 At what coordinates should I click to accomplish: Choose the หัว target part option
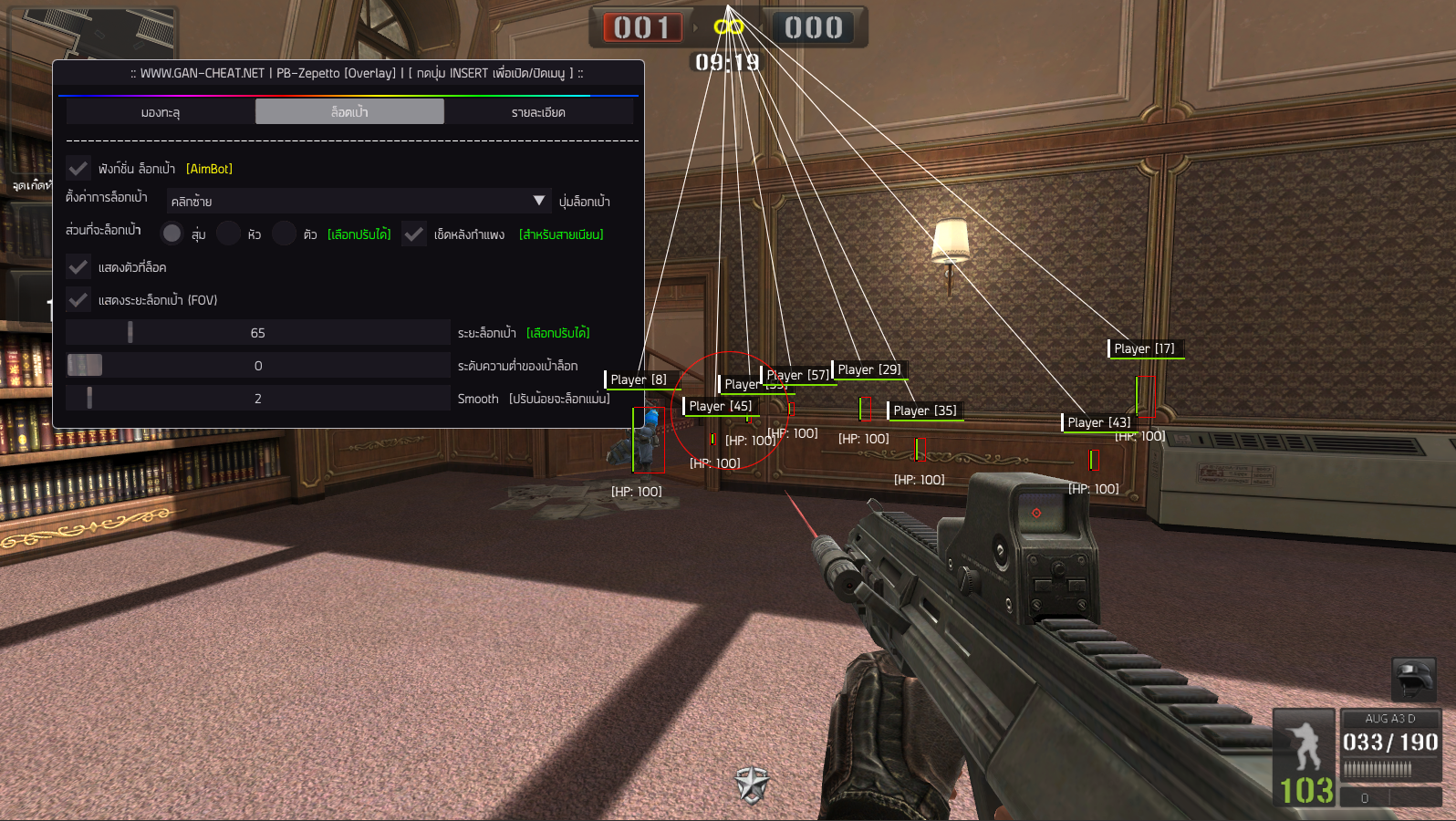(x=229, y=234)
